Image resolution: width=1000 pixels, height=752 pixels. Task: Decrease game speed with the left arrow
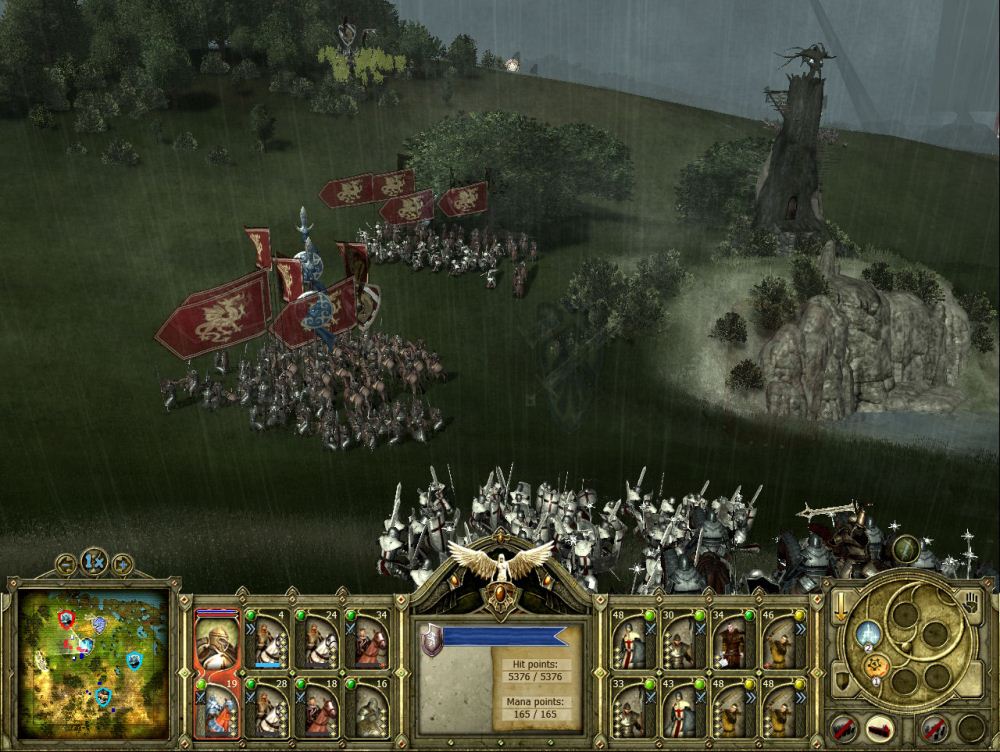point(66,563)
